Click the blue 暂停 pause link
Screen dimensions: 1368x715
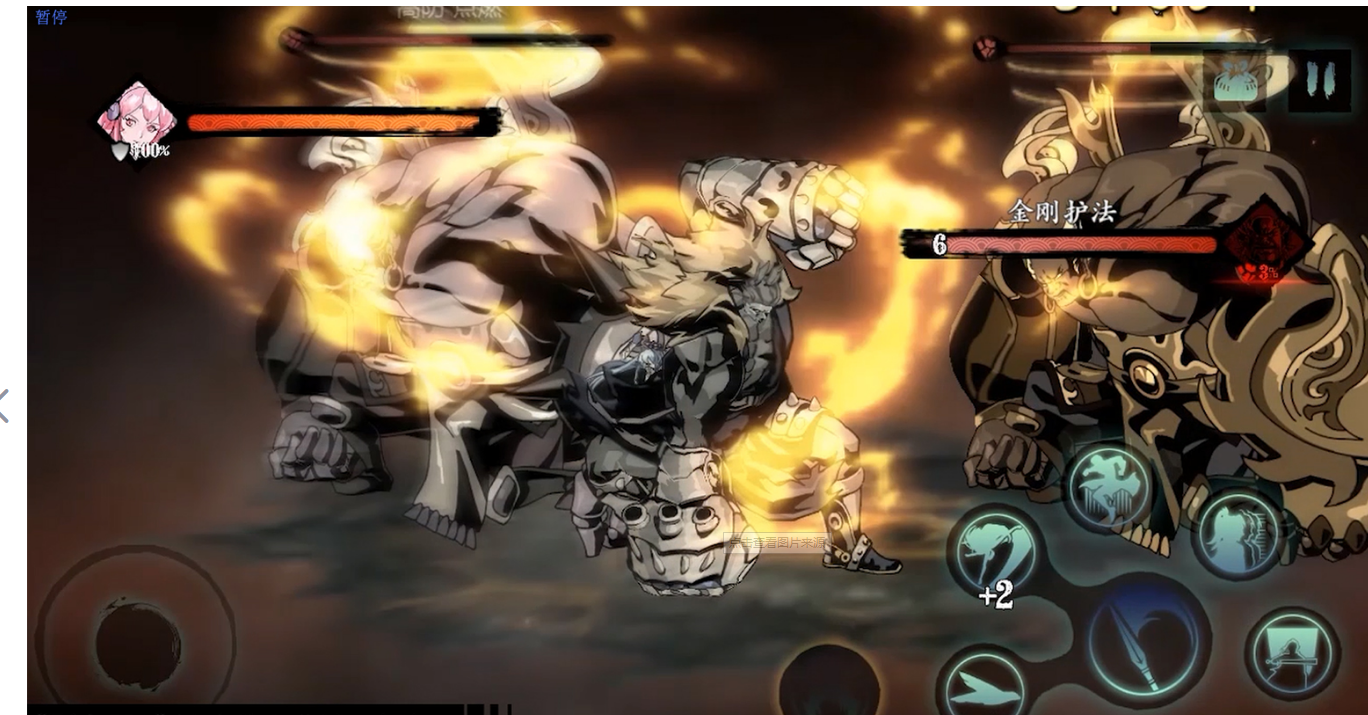(x=51, y=17)
